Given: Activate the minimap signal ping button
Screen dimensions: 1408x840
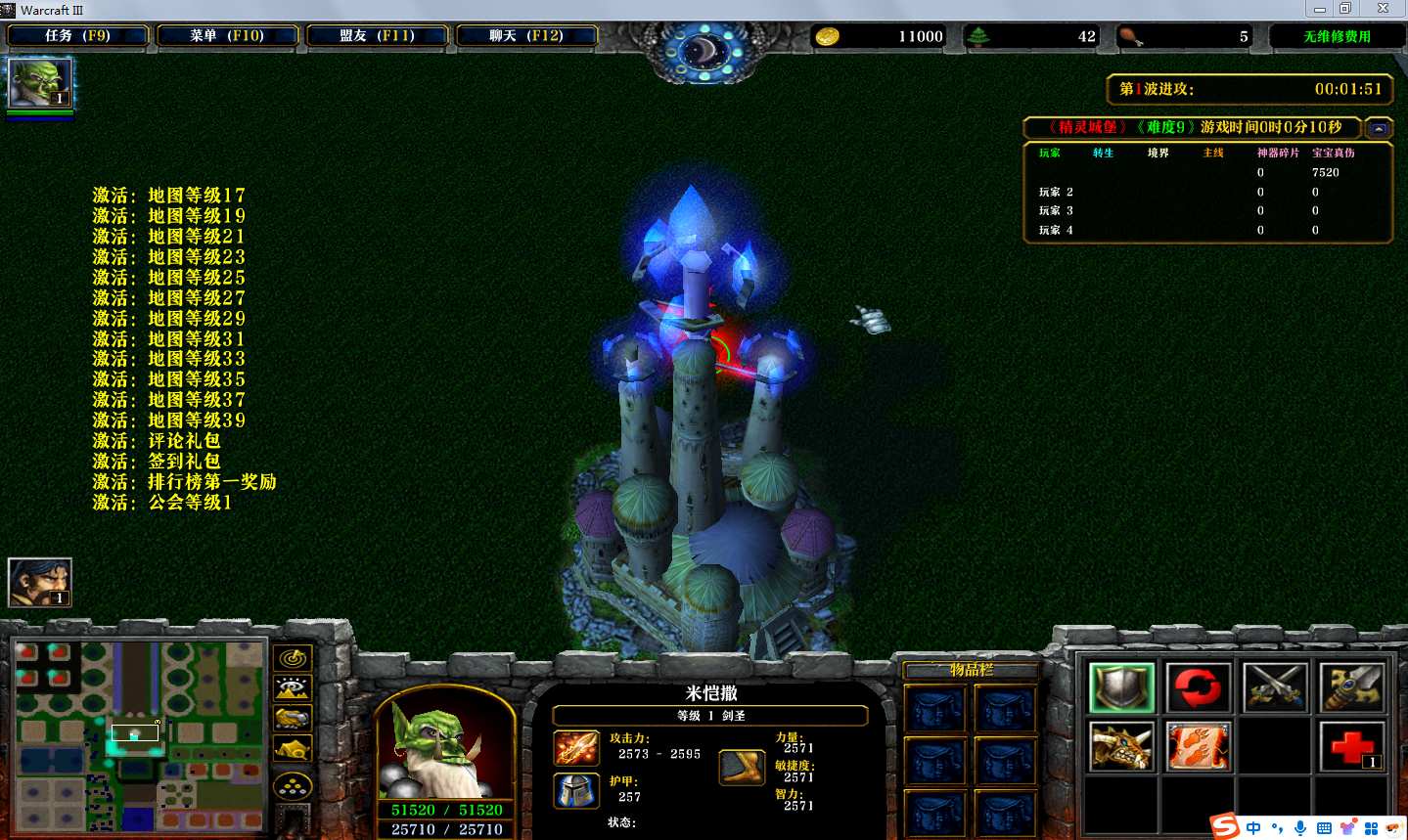Looking at the screenshot, I should [293, 658].
